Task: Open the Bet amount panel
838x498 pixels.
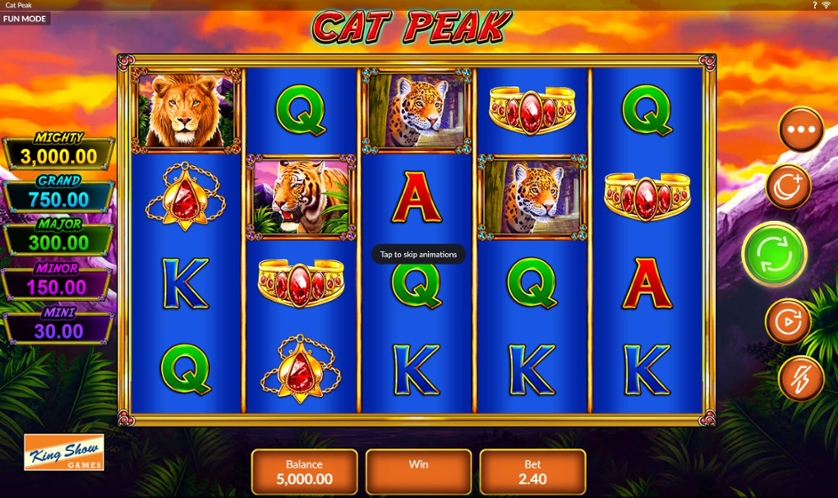Action: [532, 472]
